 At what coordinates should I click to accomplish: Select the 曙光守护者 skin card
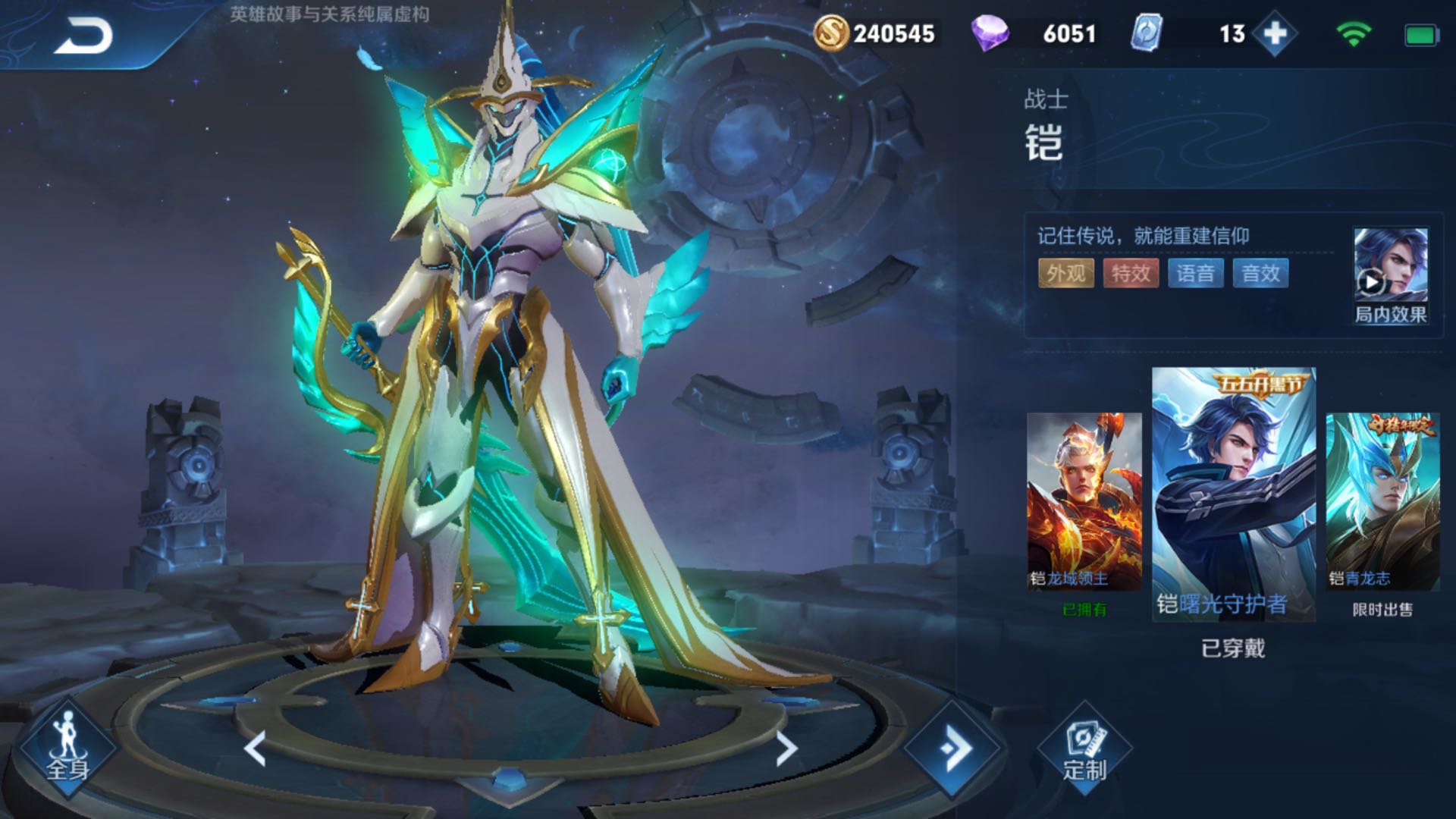click(1234, 494)
